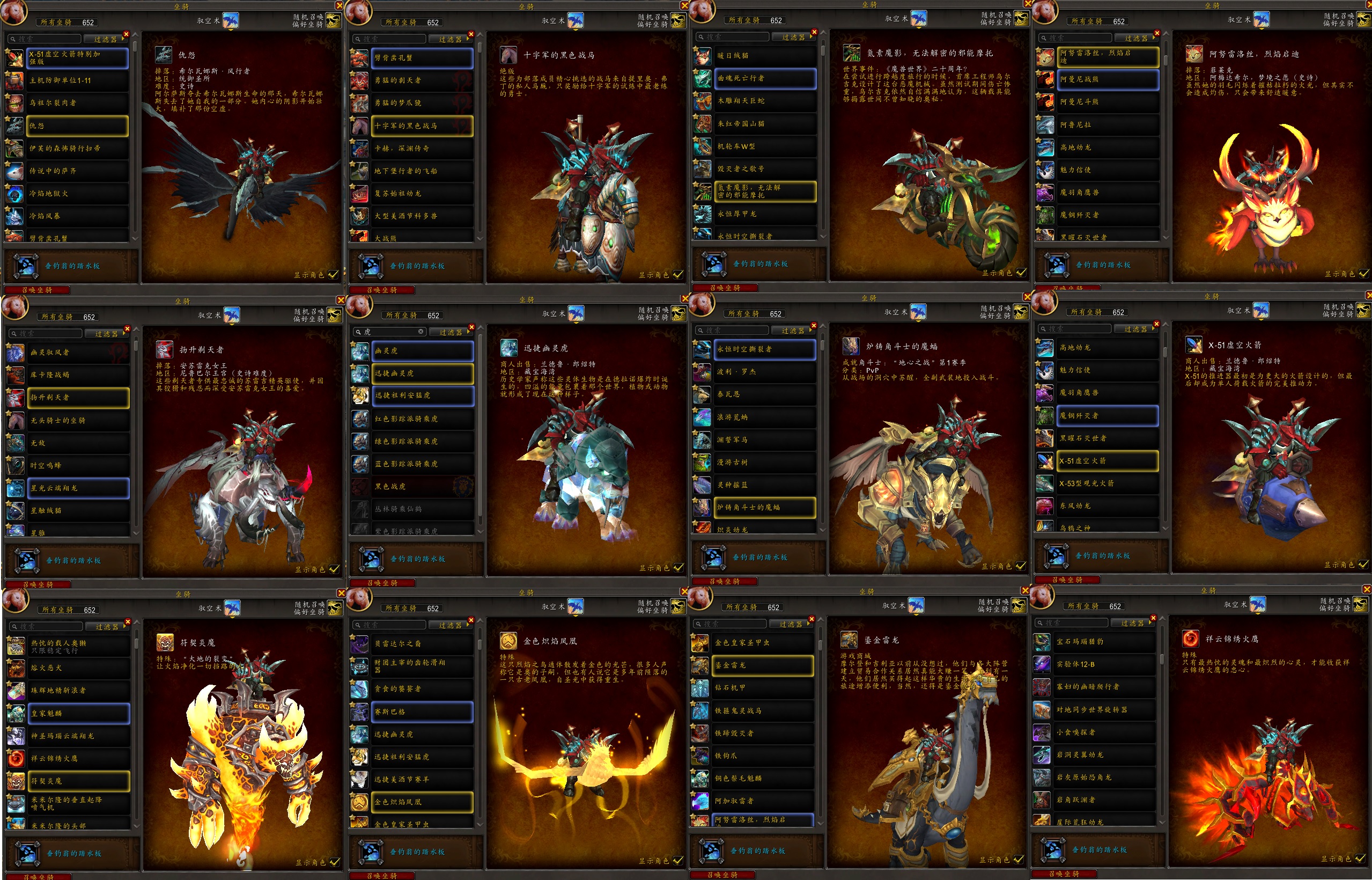Screen dimensions: 1372x880
Task: Choose the 钻石机甲 mount row
Action: (762, 688)
